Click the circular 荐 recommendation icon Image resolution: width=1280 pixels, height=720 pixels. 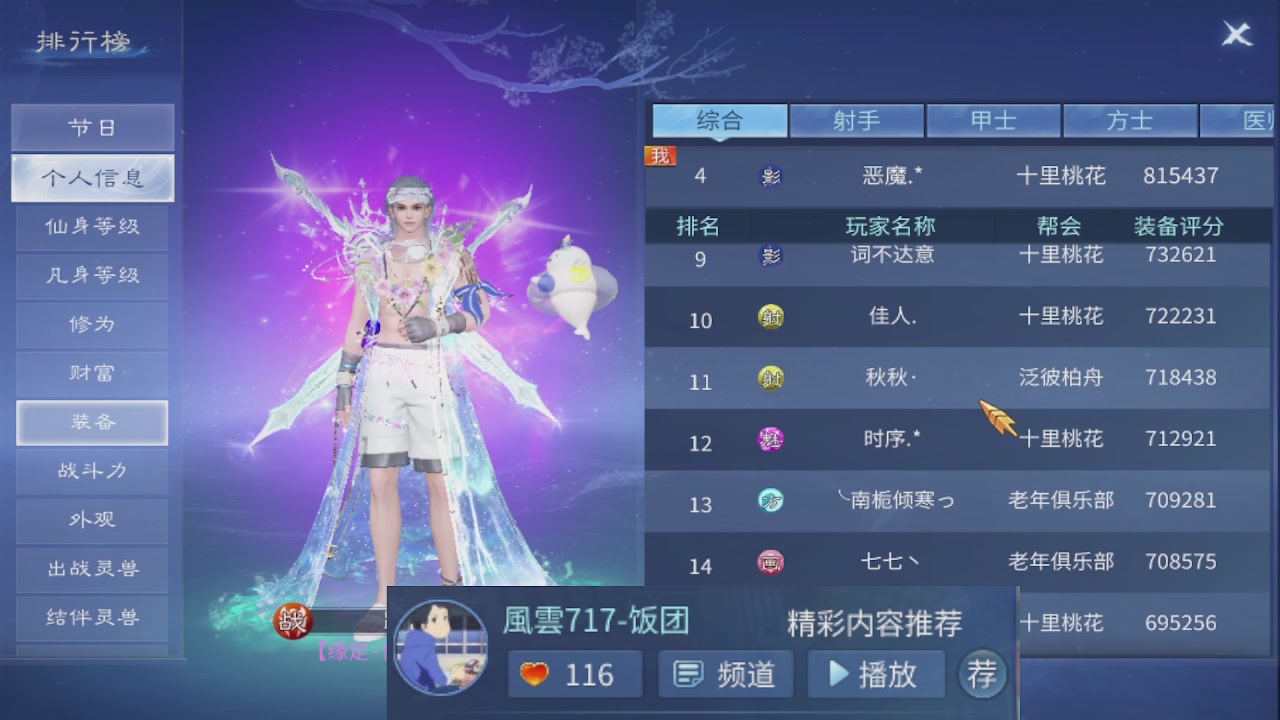(x=981, y=673)
